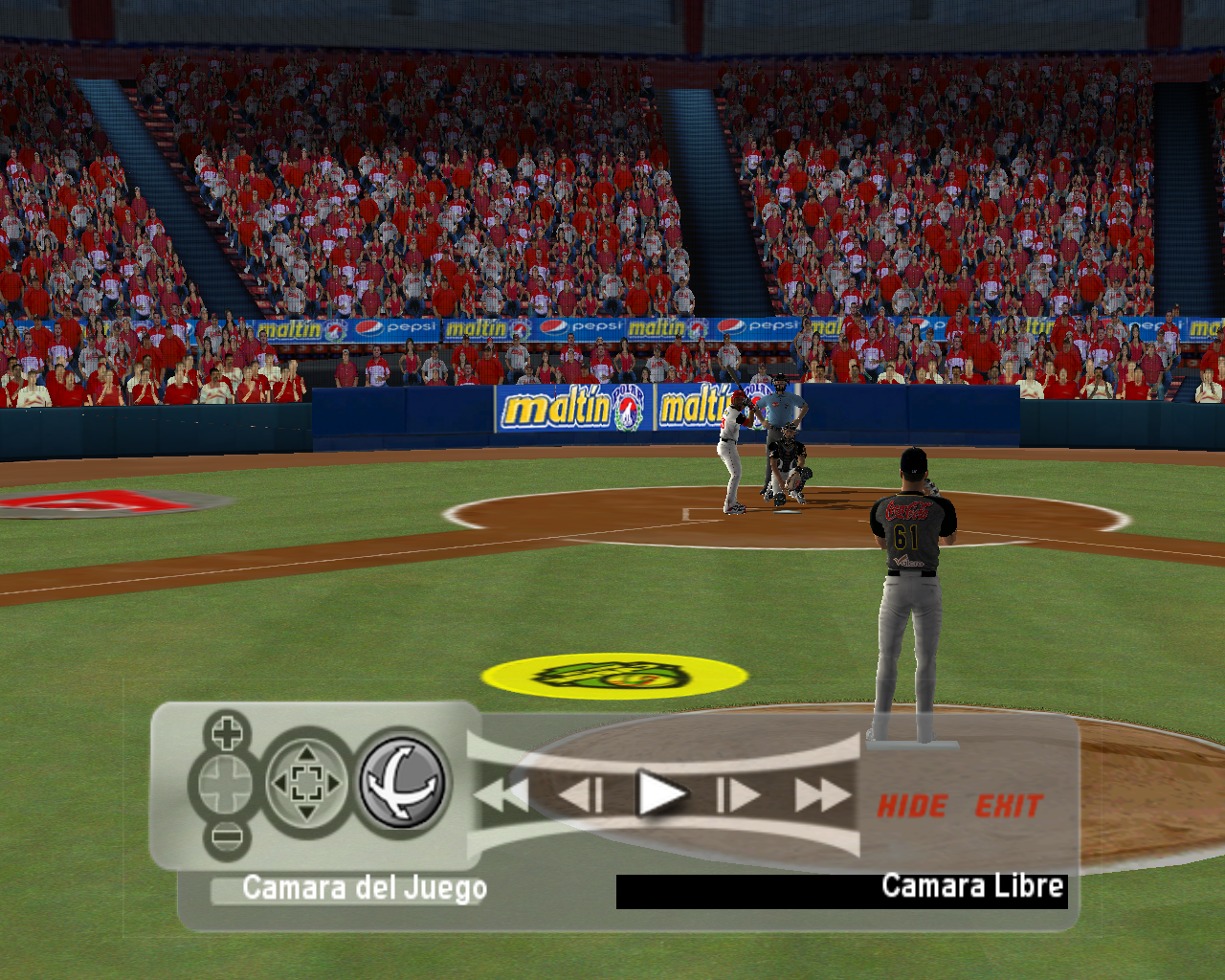Step the replay back one frame
1225x980 pixels.
581,794
